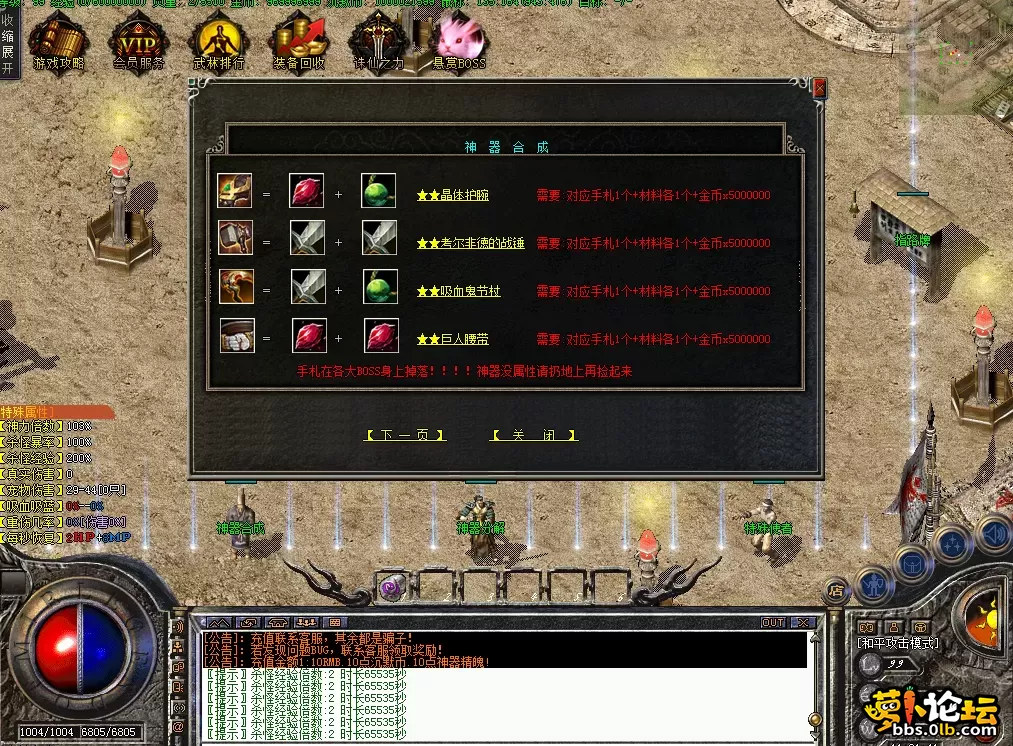
Task: Go to the next page (下一页)
Action: tap(405, 435)
